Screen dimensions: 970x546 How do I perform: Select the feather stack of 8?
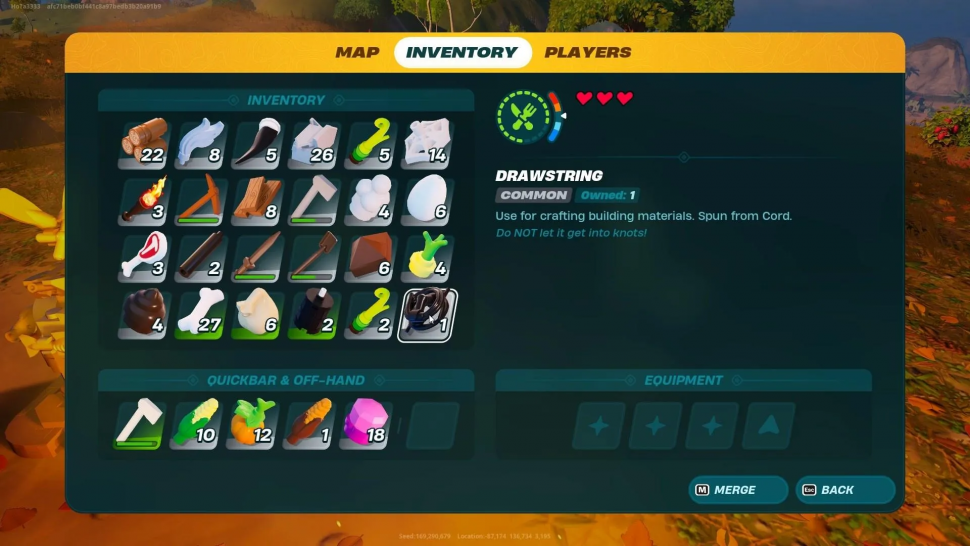202,143
